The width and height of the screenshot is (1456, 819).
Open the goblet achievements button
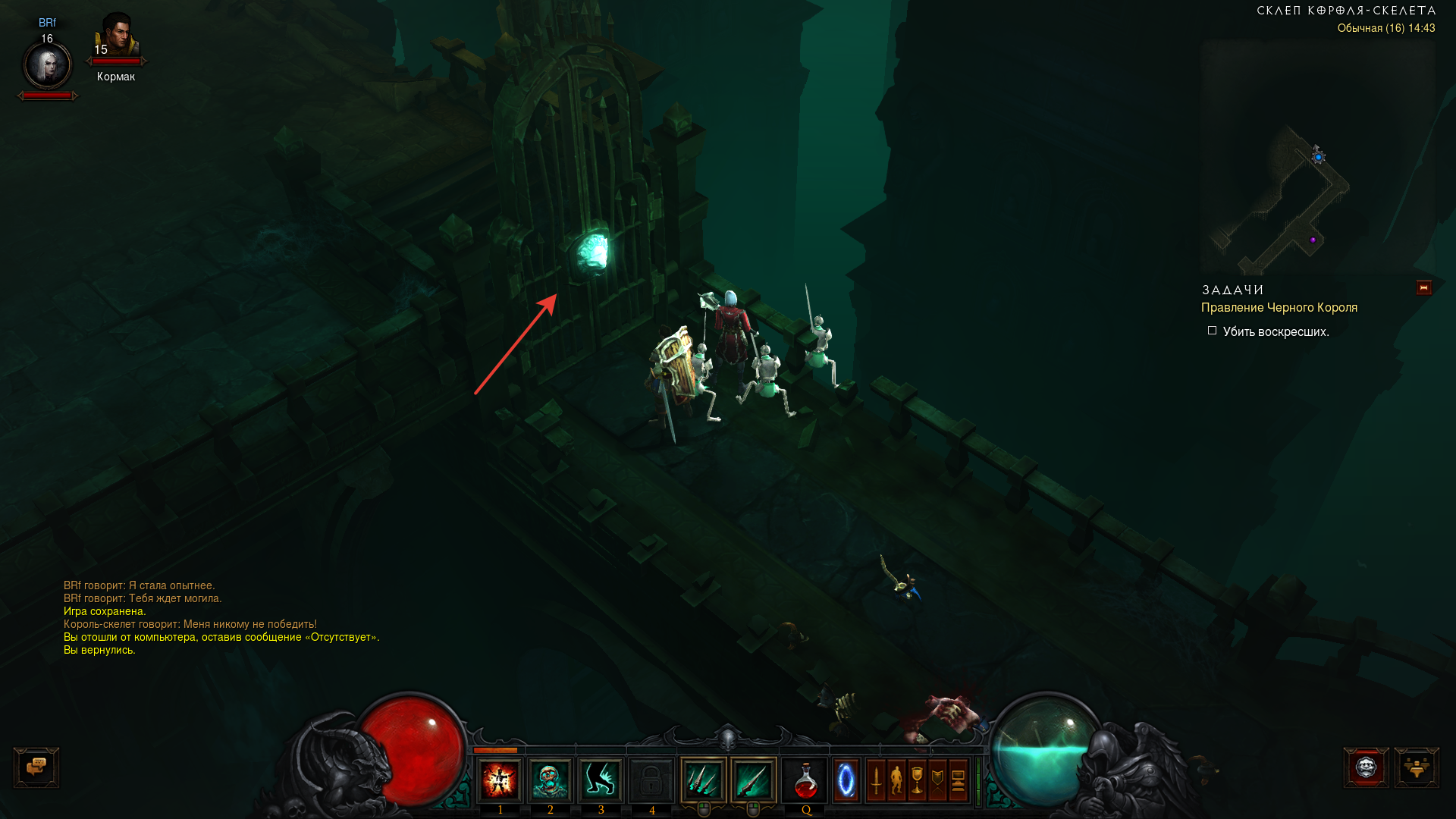coord(918,780)
